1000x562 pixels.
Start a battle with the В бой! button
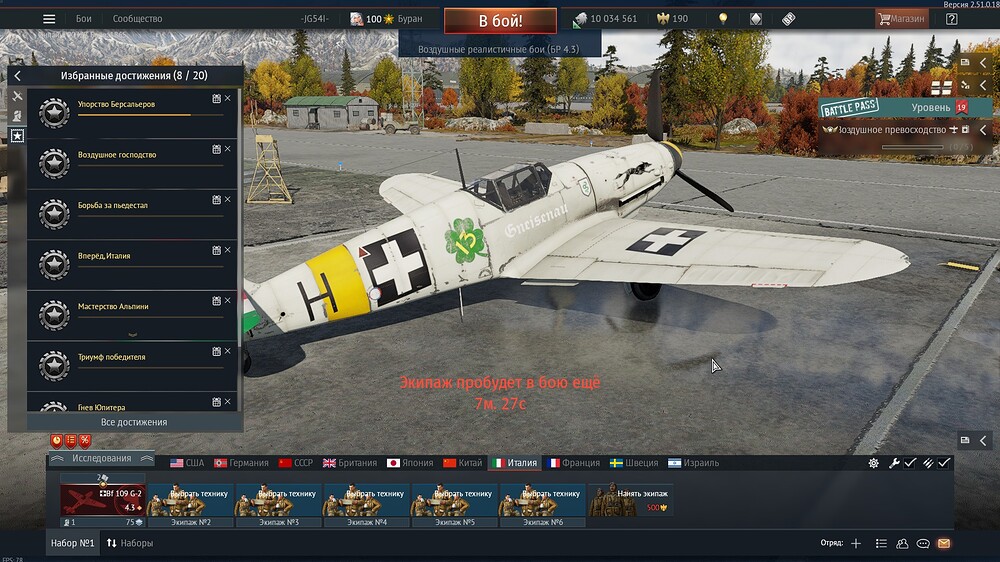(x=500, y=20)
